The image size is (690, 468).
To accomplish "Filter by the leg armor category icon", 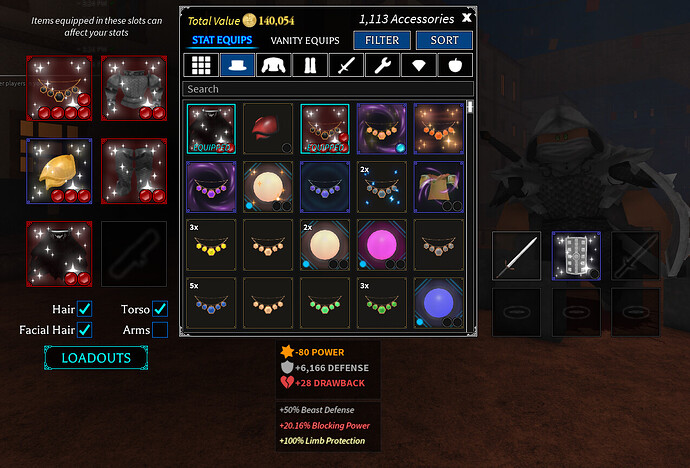I will (x=309, y=65).
